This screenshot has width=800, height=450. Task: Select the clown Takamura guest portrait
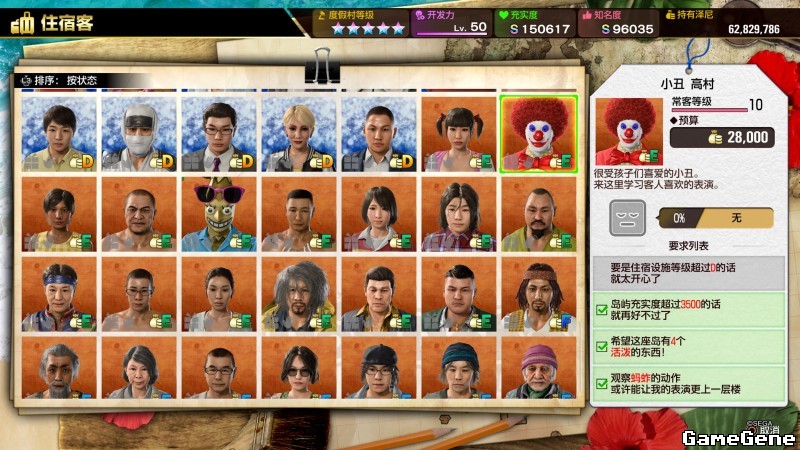[538, 132]
